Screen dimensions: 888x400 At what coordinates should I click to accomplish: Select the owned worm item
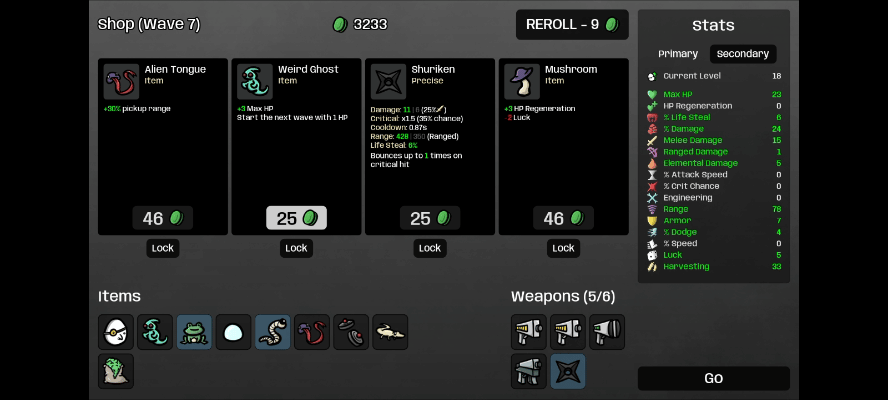pyautogui.click(x=273, y=332)
